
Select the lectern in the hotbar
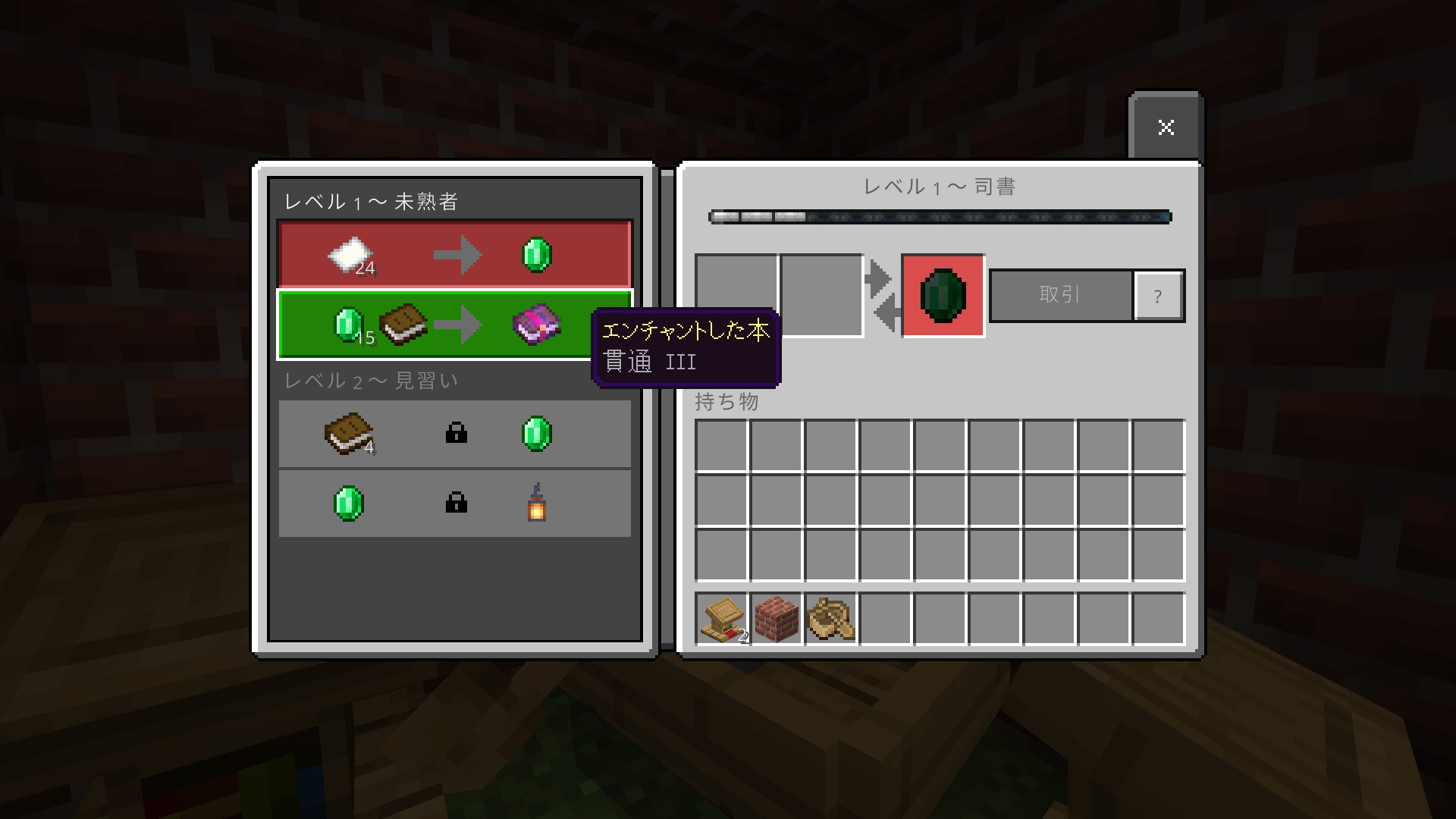720,620
